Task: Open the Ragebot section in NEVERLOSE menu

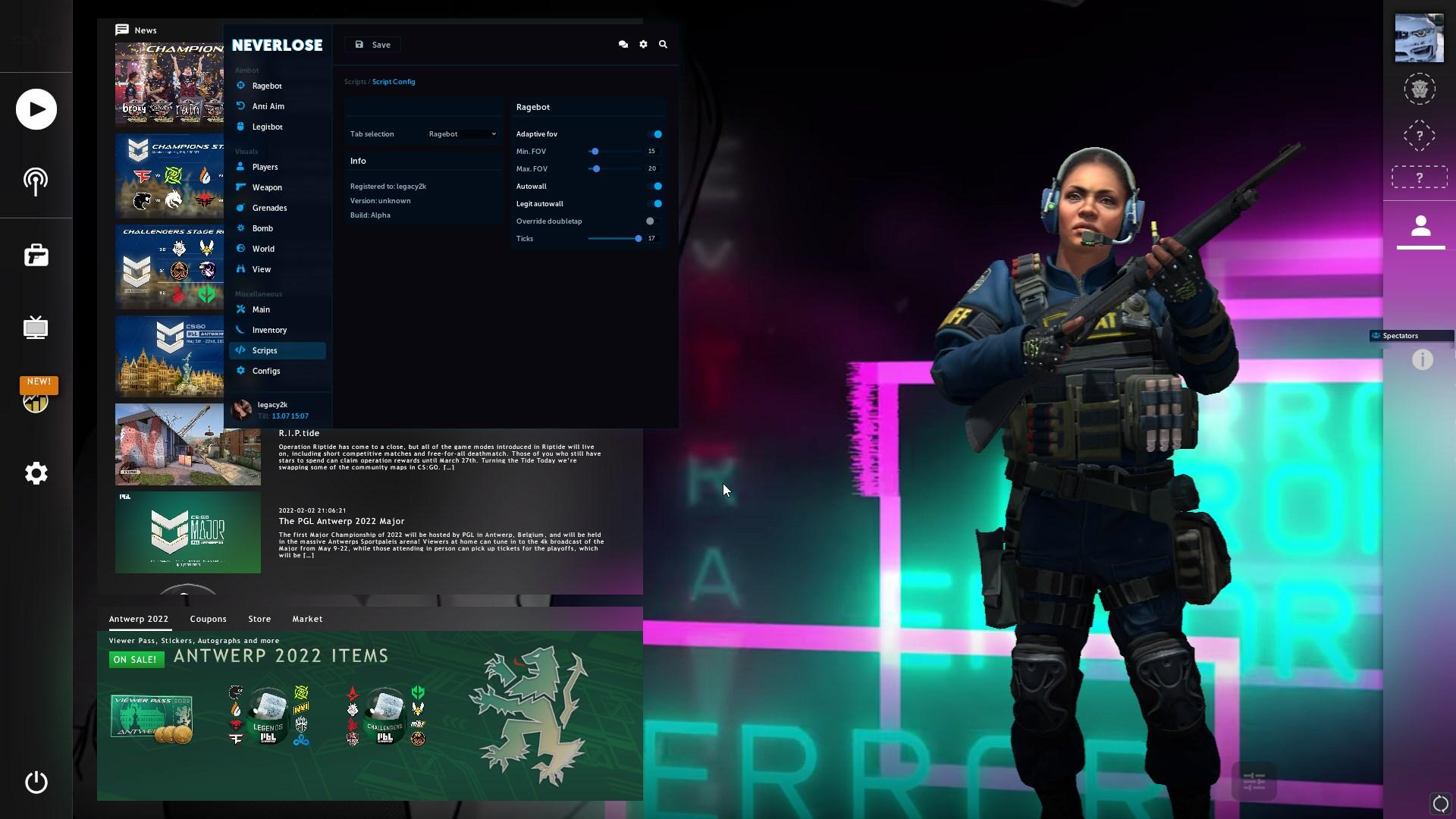Action: pyautogui.click(x=266, y=86)
